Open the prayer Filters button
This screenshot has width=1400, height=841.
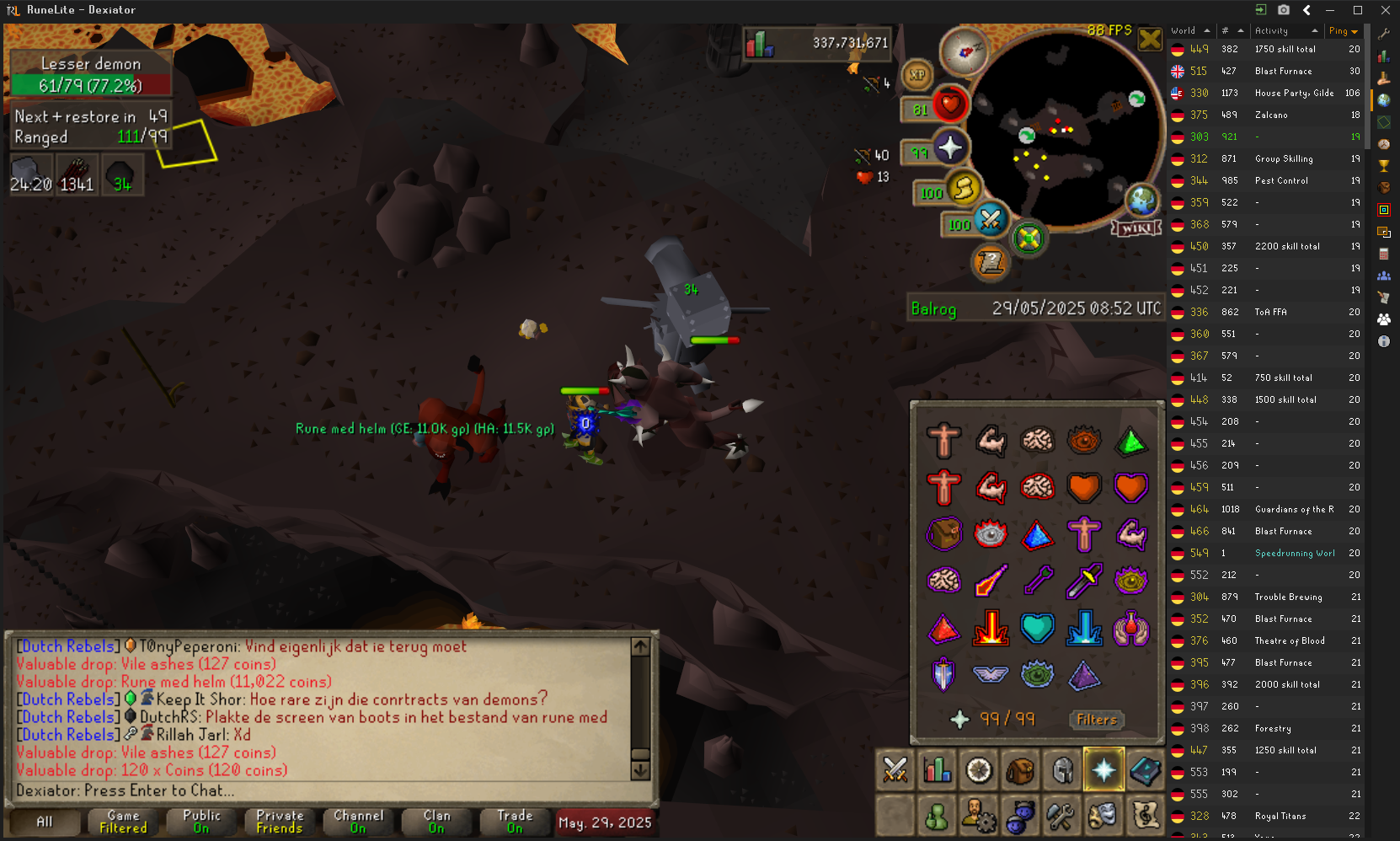[1096, 720]
